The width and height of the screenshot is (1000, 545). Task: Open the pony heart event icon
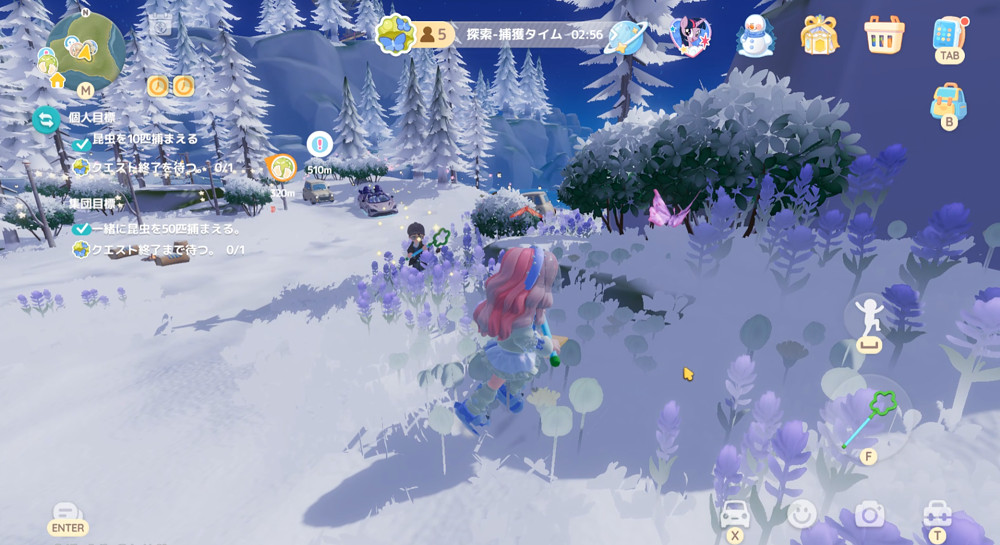pos(690,37)
